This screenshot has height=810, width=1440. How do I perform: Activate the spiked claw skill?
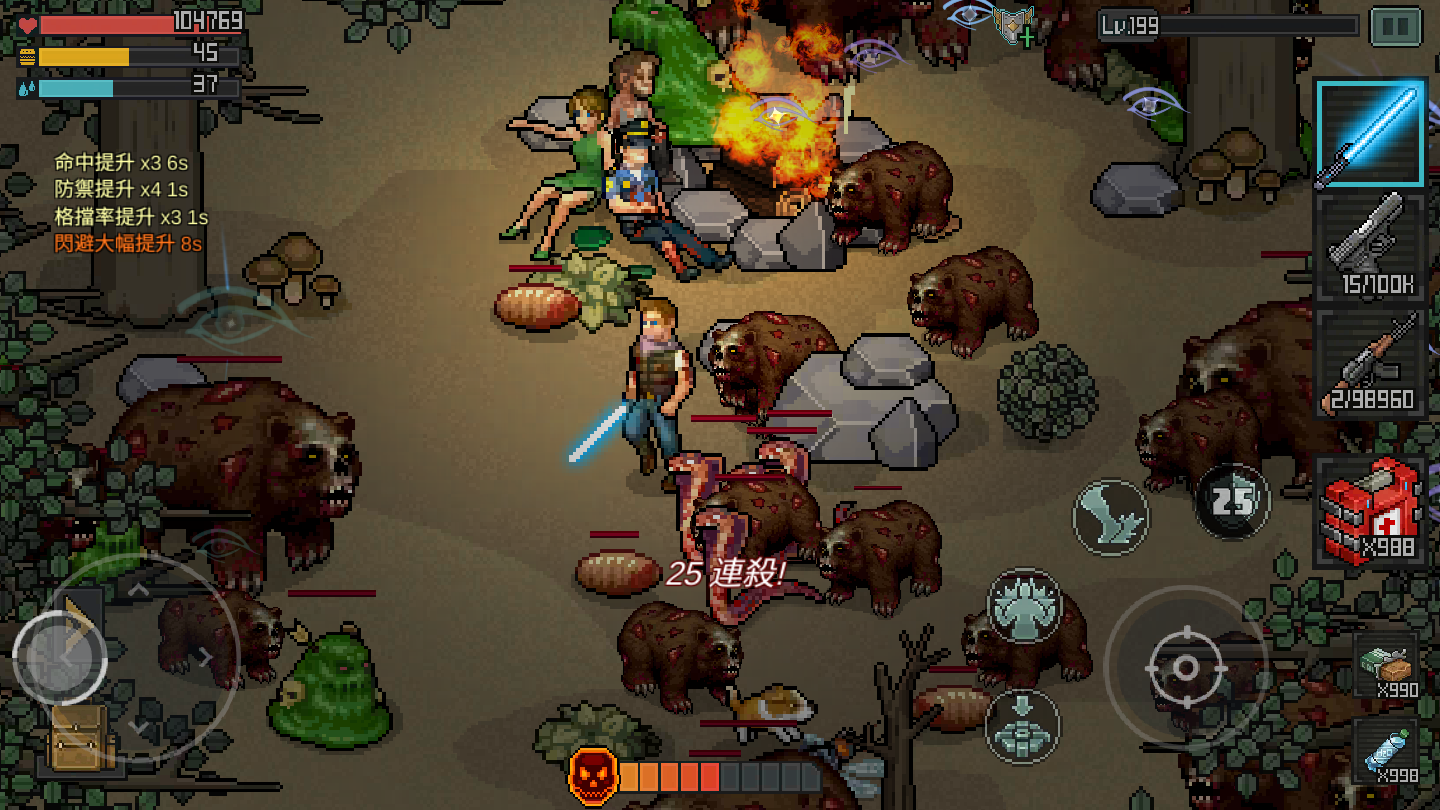click(x=1024, y=606)
